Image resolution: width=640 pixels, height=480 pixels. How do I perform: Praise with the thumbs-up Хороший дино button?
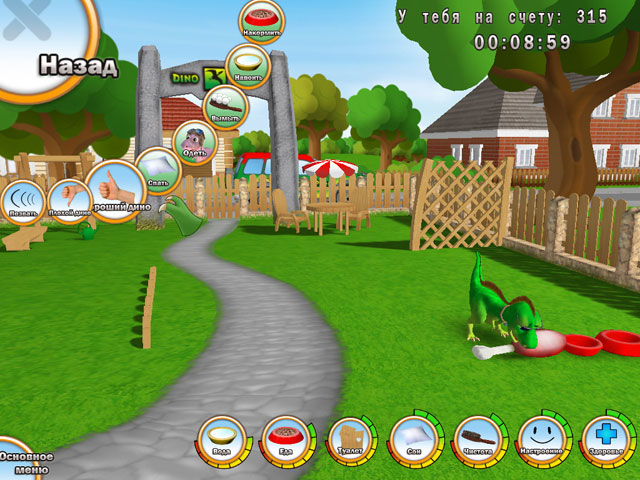116,188
